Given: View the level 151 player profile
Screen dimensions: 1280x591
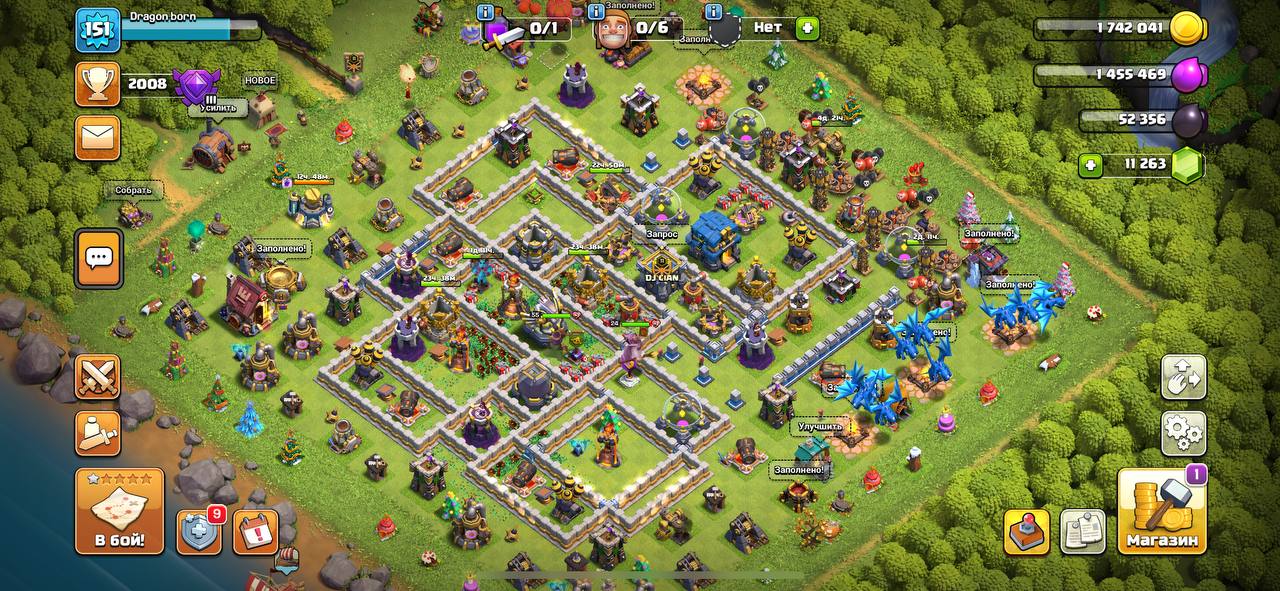Looking at the screenshot, I should pyautogui.click(x=98, y=30).
